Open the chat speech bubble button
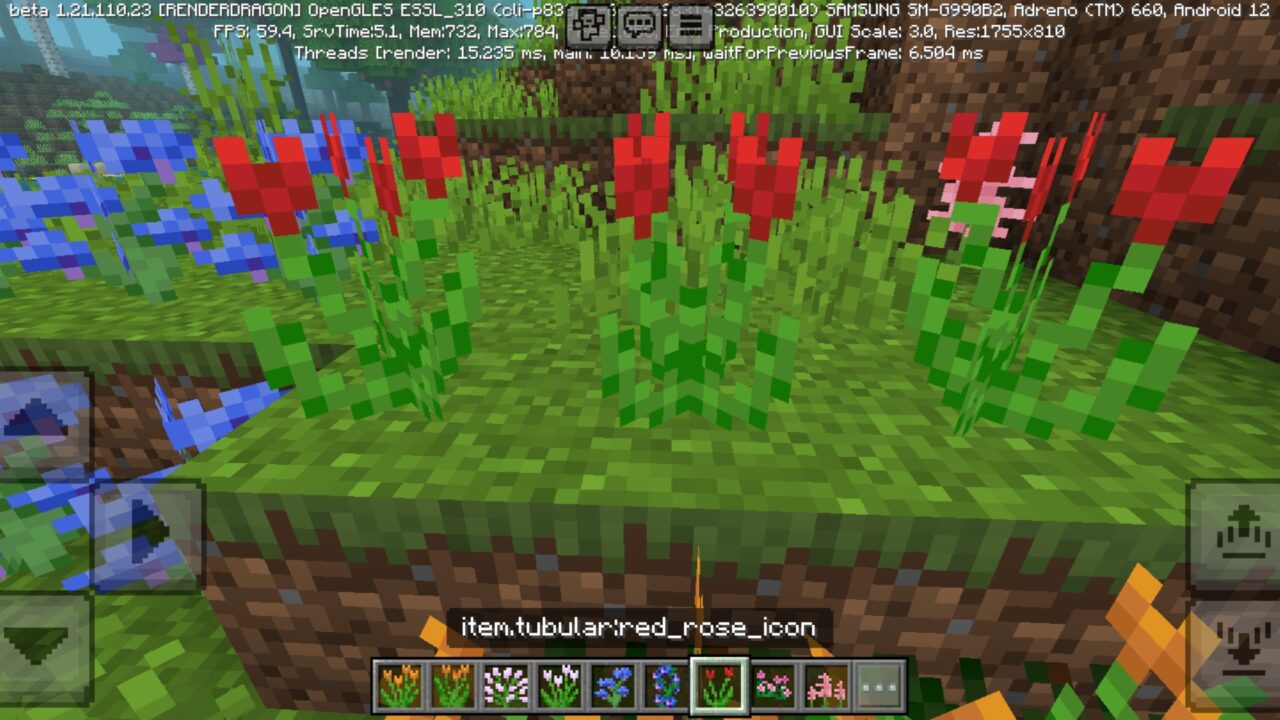Viewport: 1280px width, 720px height. click(x=638, y=24)
